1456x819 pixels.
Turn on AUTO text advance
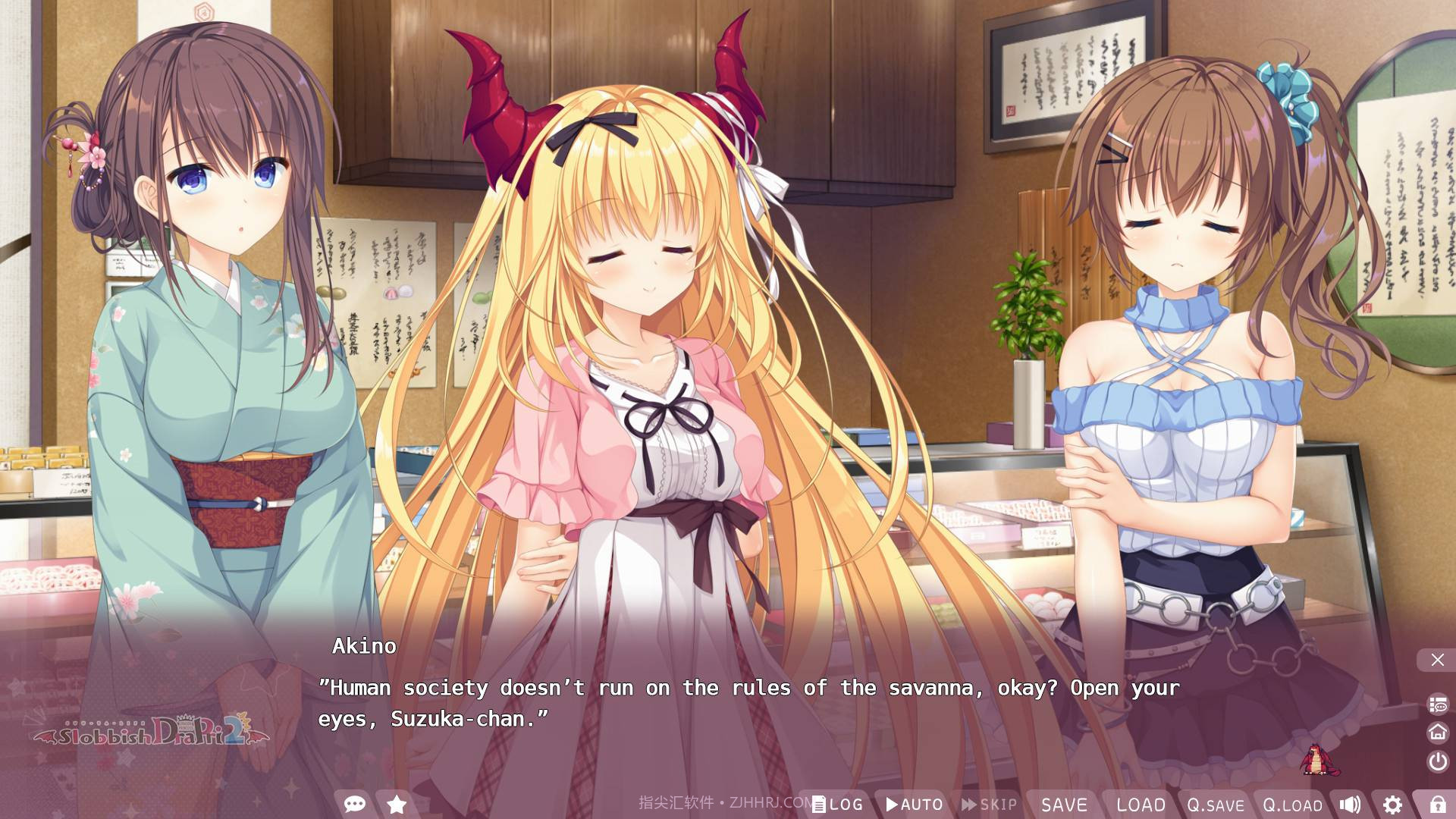915,805
